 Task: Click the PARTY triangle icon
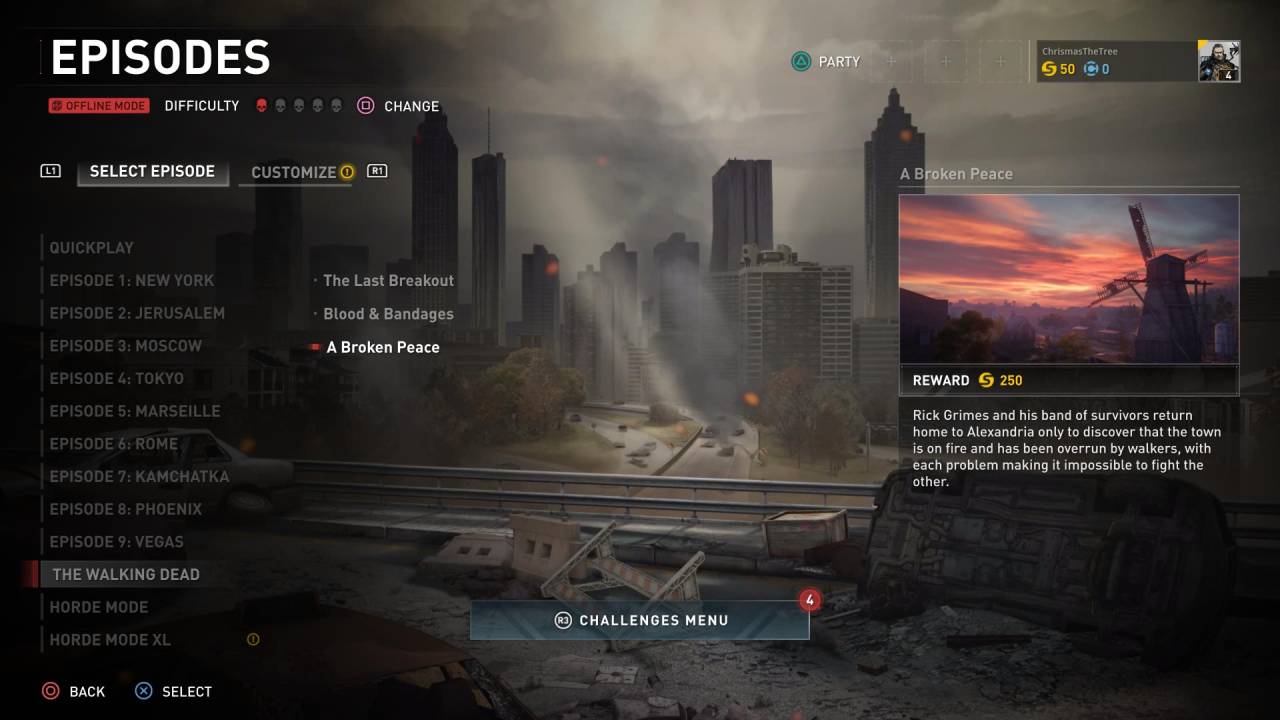(x=800, y=61)
